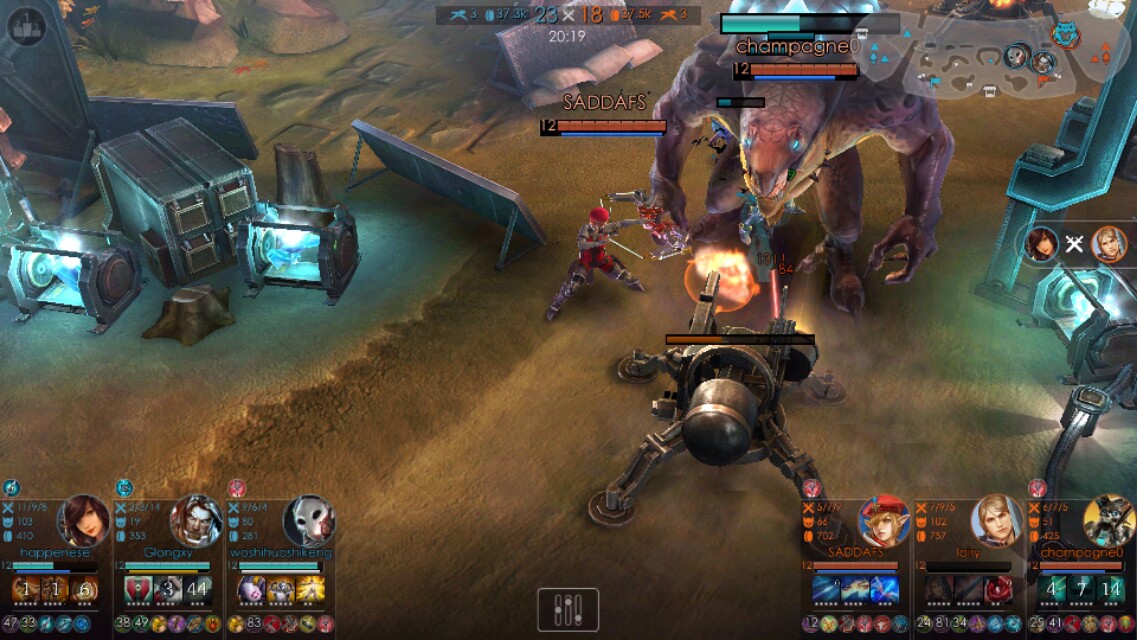Click happenese's ability showing cooldown 6
Viewport: 1137px width, 640px height.
pyautogui.click(x=85, y=590)
